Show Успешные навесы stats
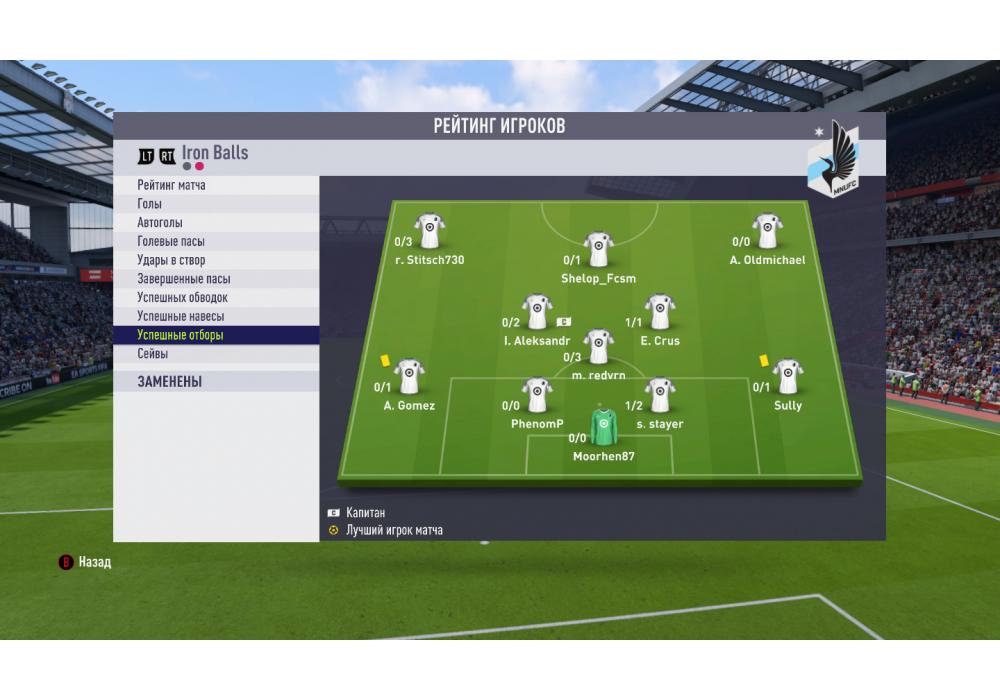This screenshot has height=700, width=1000. click(181, 317)
